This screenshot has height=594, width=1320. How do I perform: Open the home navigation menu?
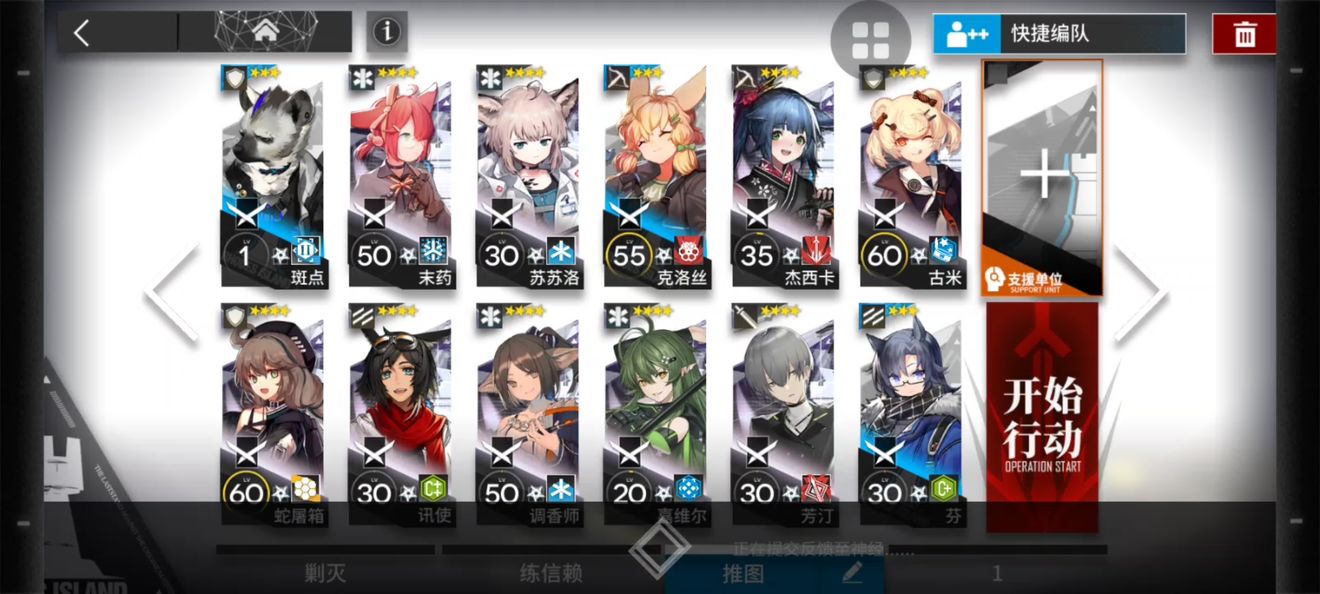[x=265, y=32]
